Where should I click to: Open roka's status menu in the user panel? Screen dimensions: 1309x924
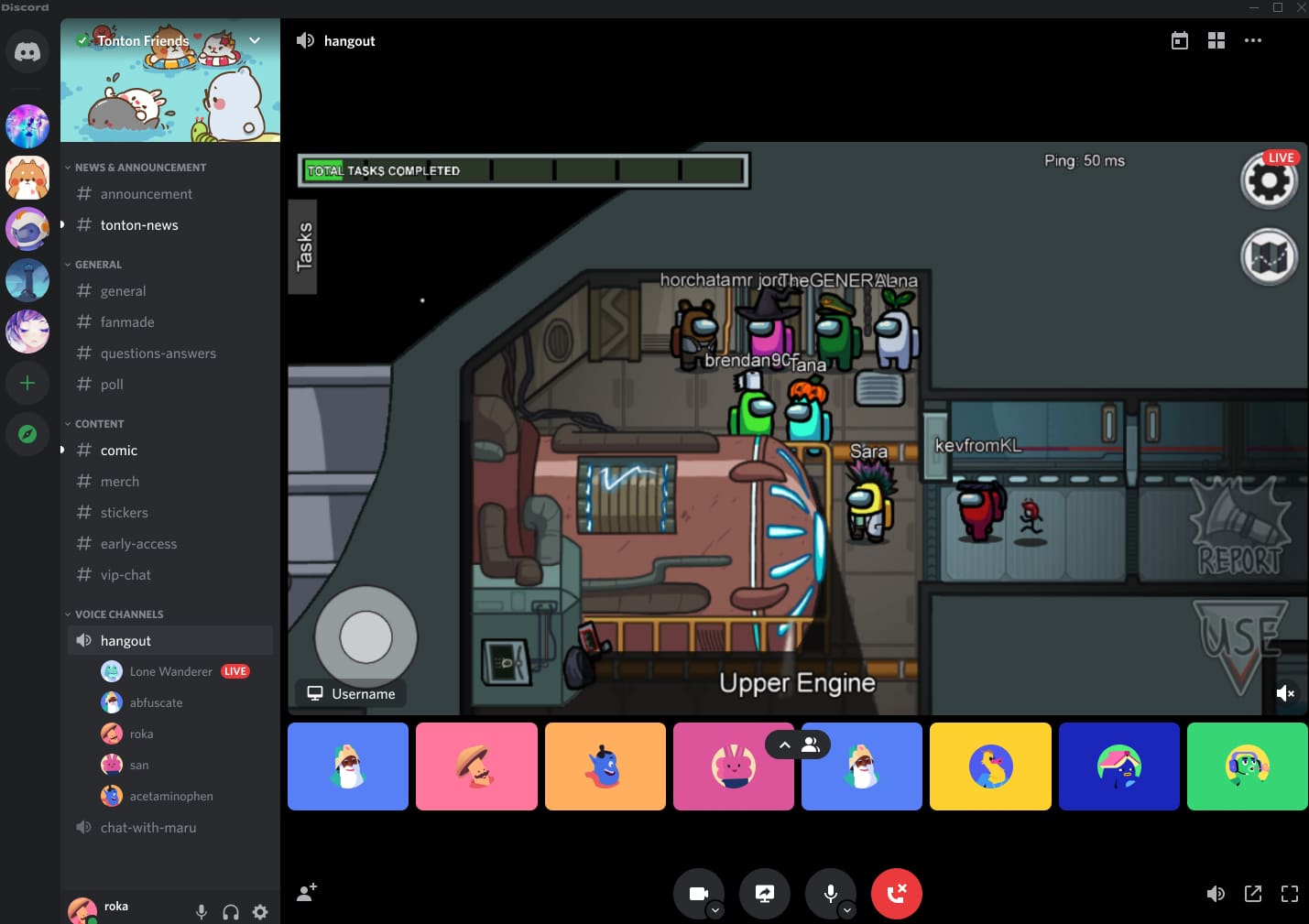(x=84, y=909)
